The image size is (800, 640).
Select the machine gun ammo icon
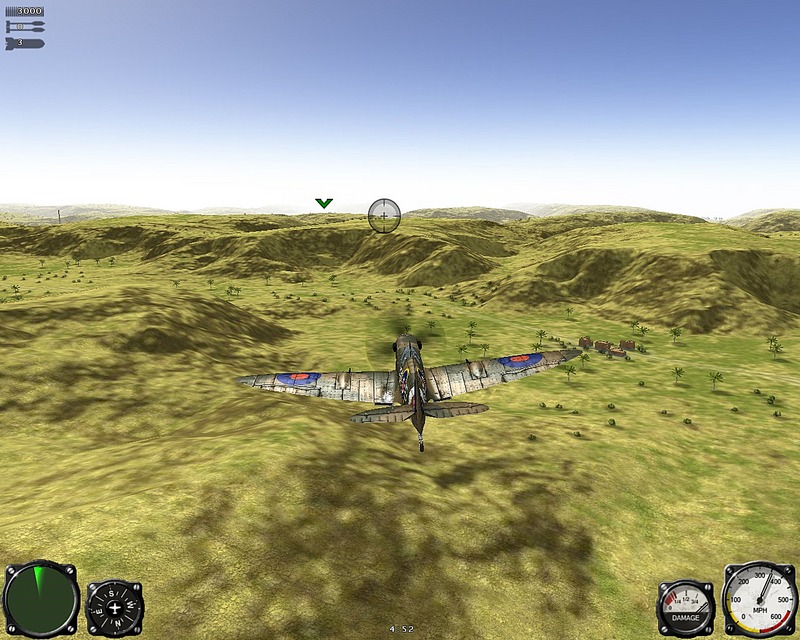(x=24, y=11)
